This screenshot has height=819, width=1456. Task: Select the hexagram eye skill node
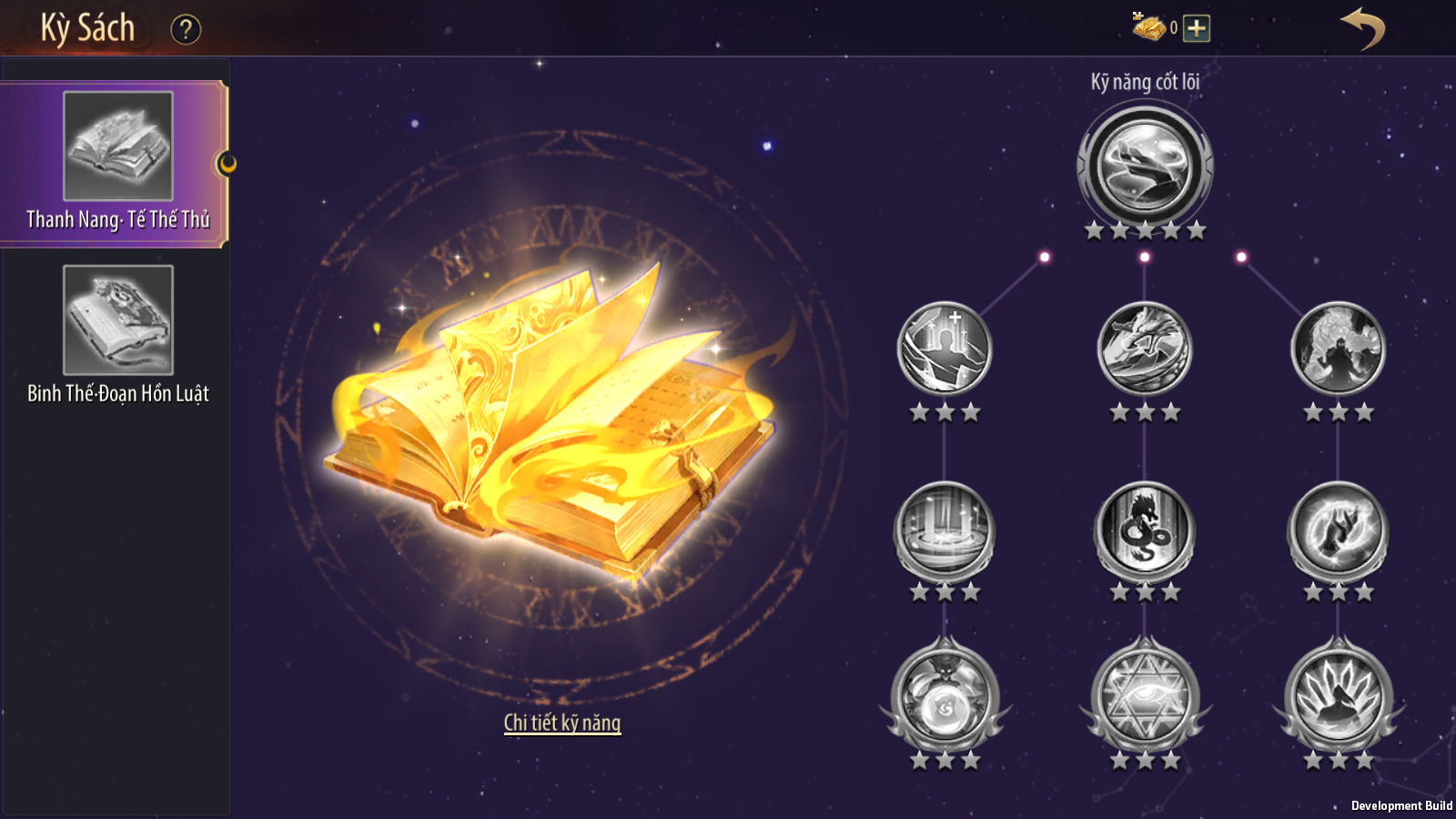1145,697
